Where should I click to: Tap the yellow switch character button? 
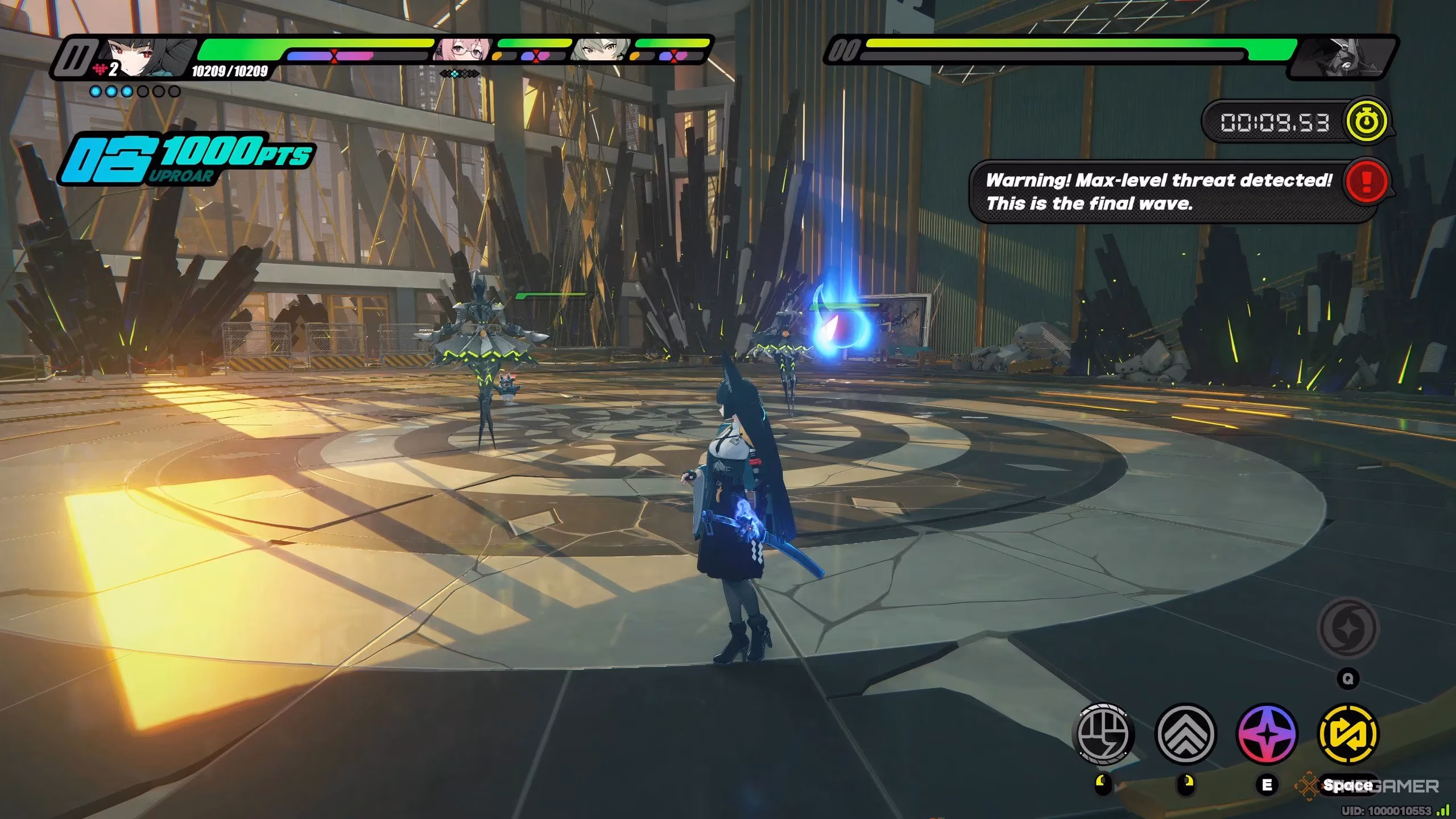tap(1348, 734)
